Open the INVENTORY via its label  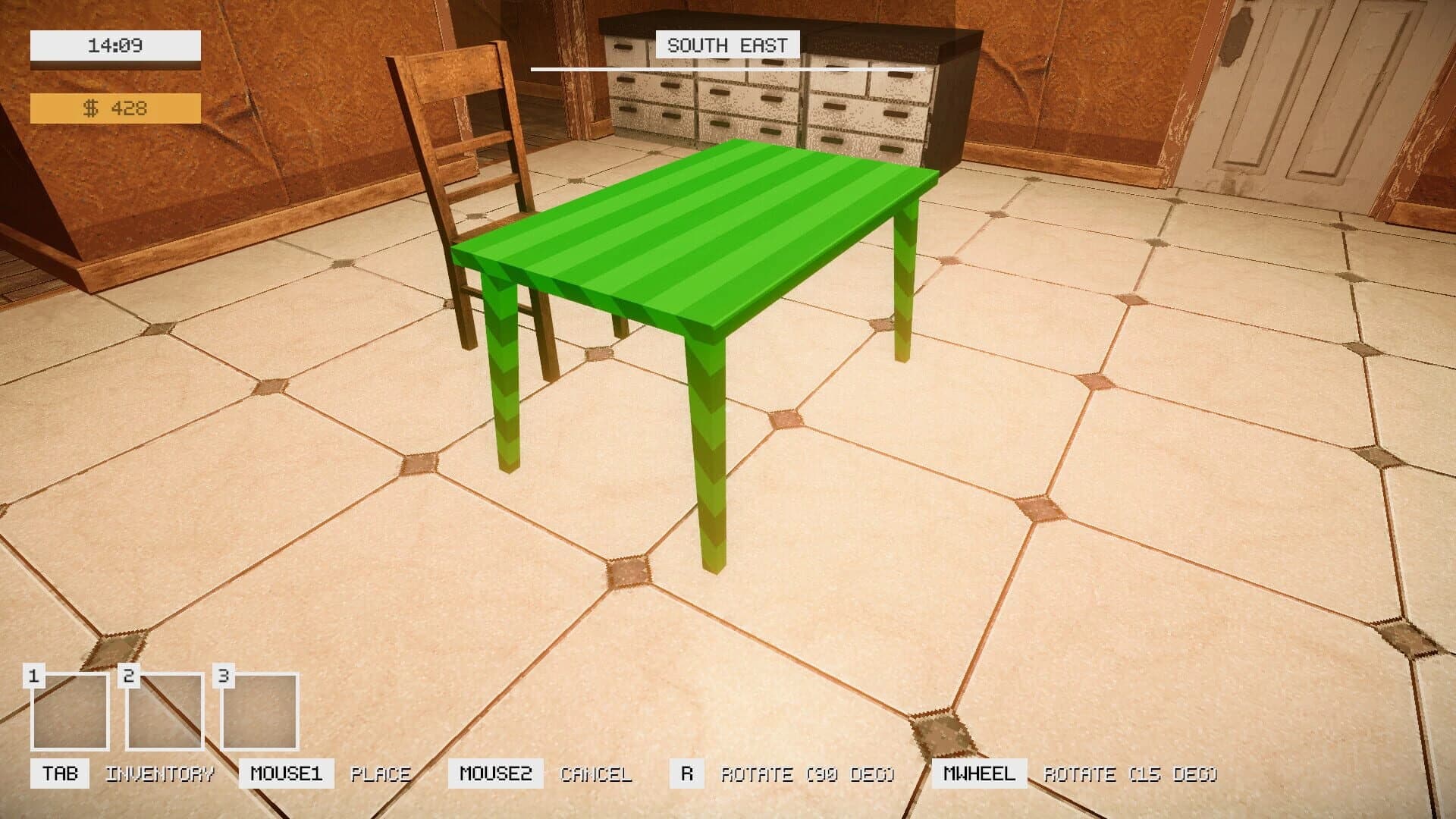159,774
